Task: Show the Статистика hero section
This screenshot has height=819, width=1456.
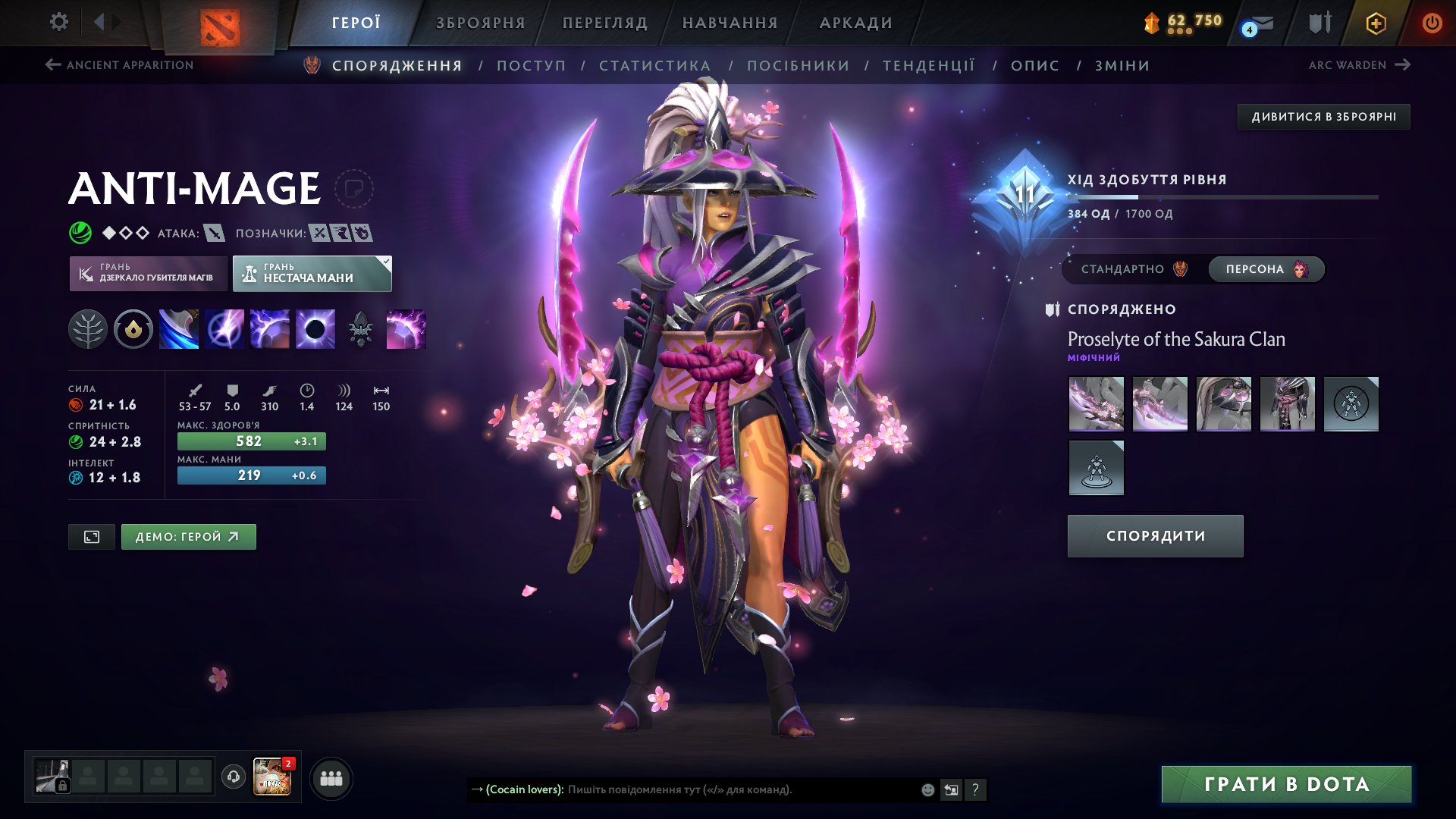Action: [655, 66]
